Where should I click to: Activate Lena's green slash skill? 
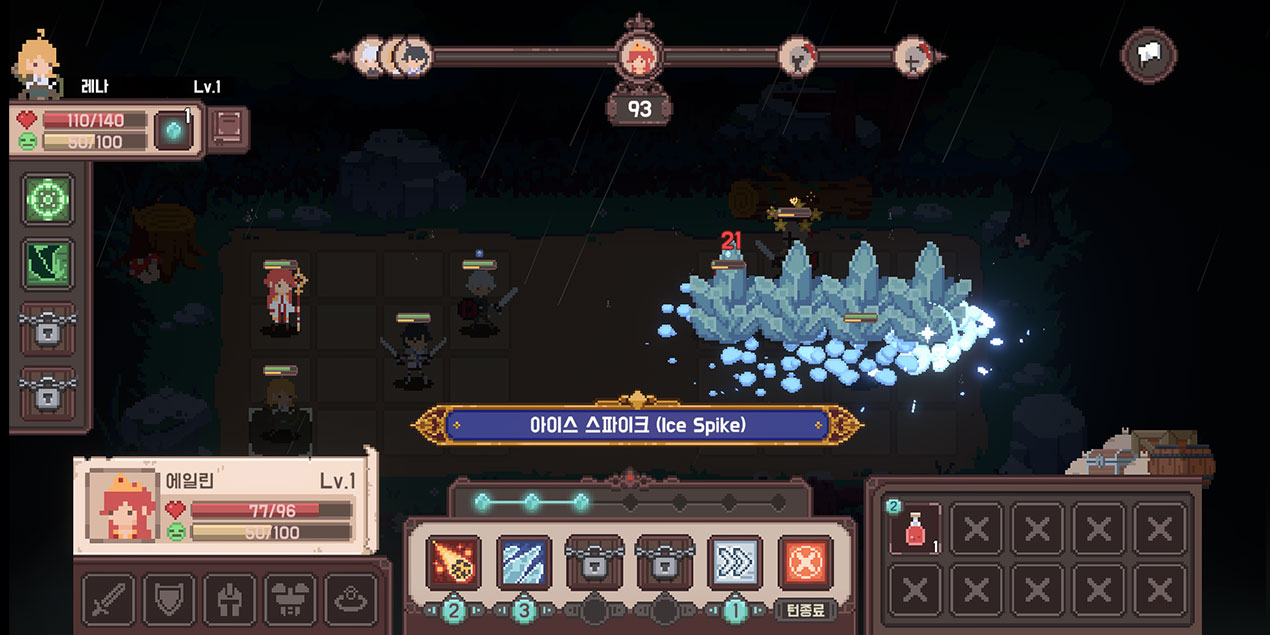pos(48,264)
